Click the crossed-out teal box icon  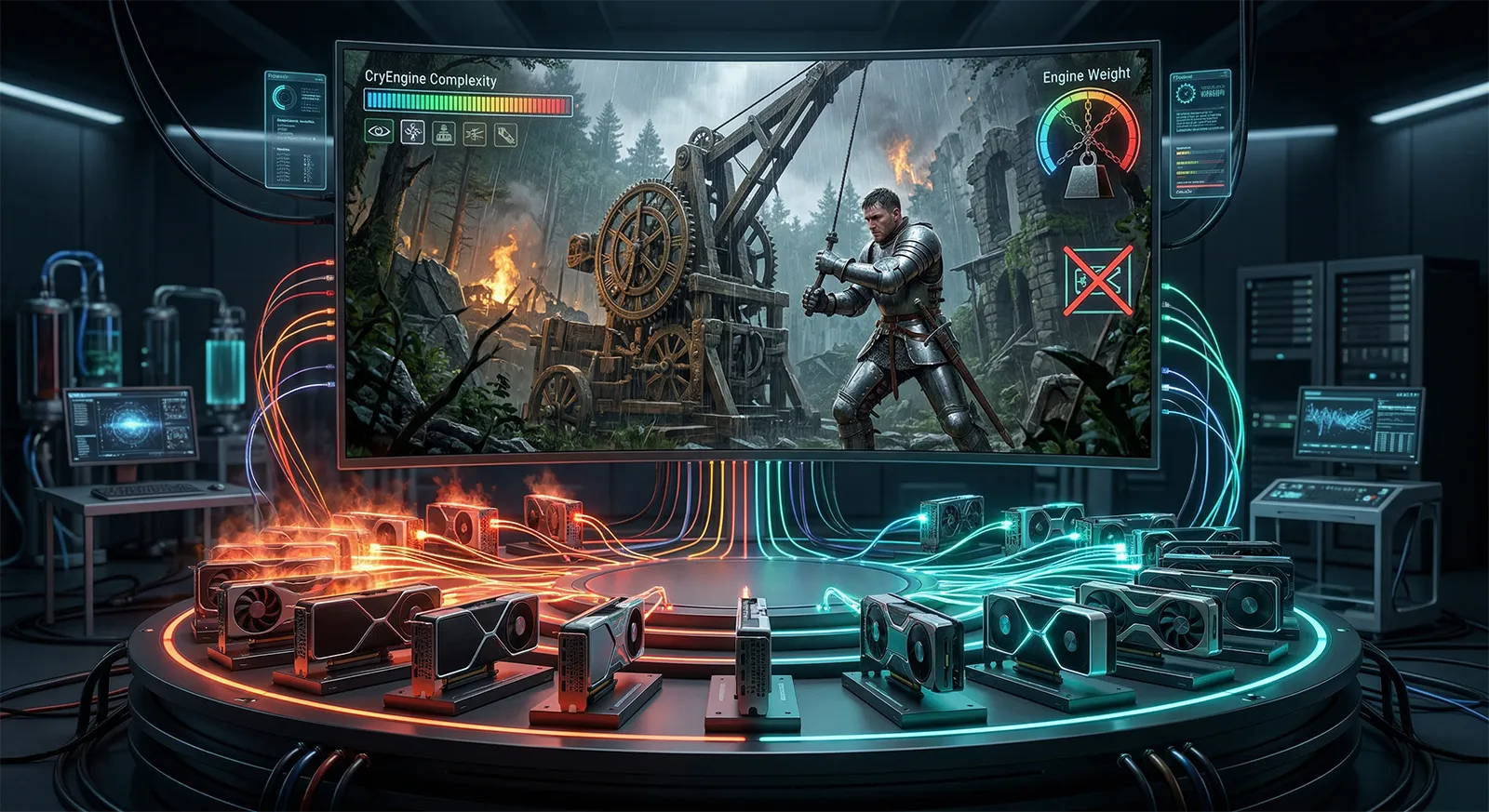tap(1098, 278)
